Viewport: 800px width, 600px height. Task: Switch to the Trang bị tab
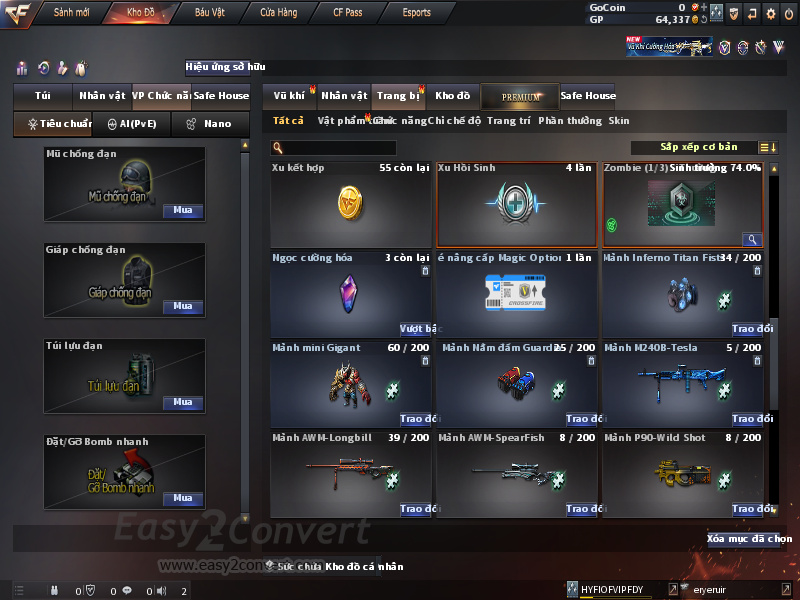pyautogui.click(x=398, y=96)
